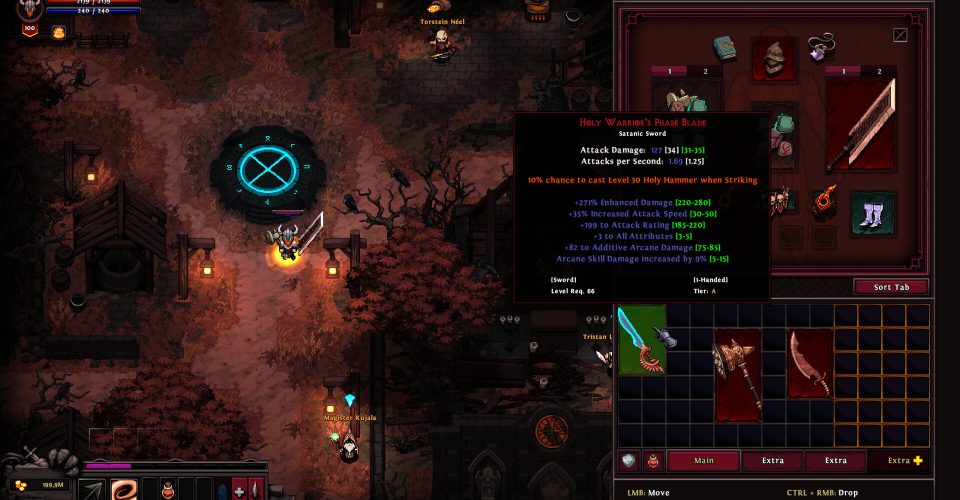Click the white plus icon on the hotbar
Image resolution: width=960 pixels, height=500 pixels.
(238, 490)
